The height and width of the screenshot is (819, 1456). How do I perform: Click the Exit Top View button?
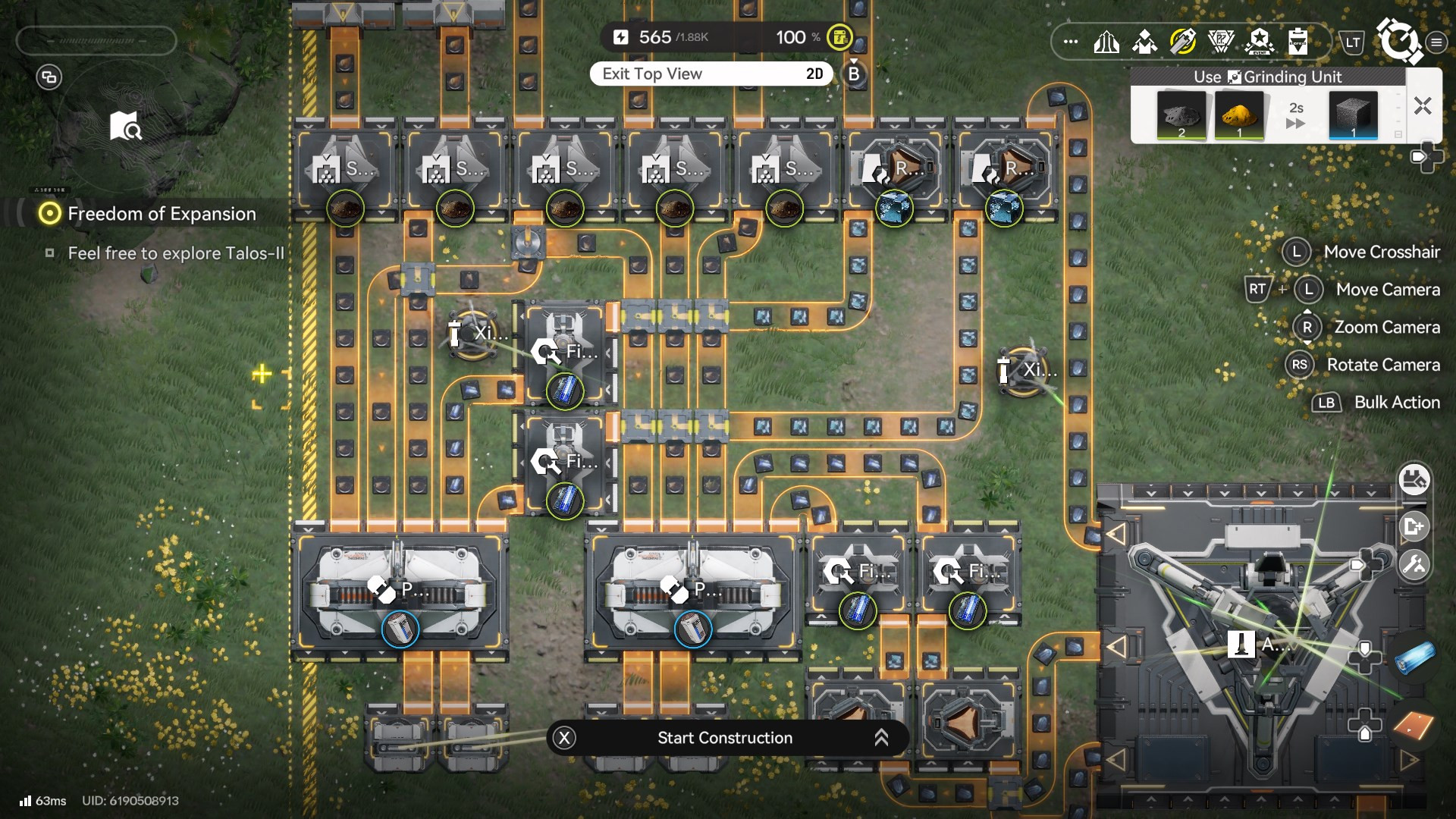711,74
